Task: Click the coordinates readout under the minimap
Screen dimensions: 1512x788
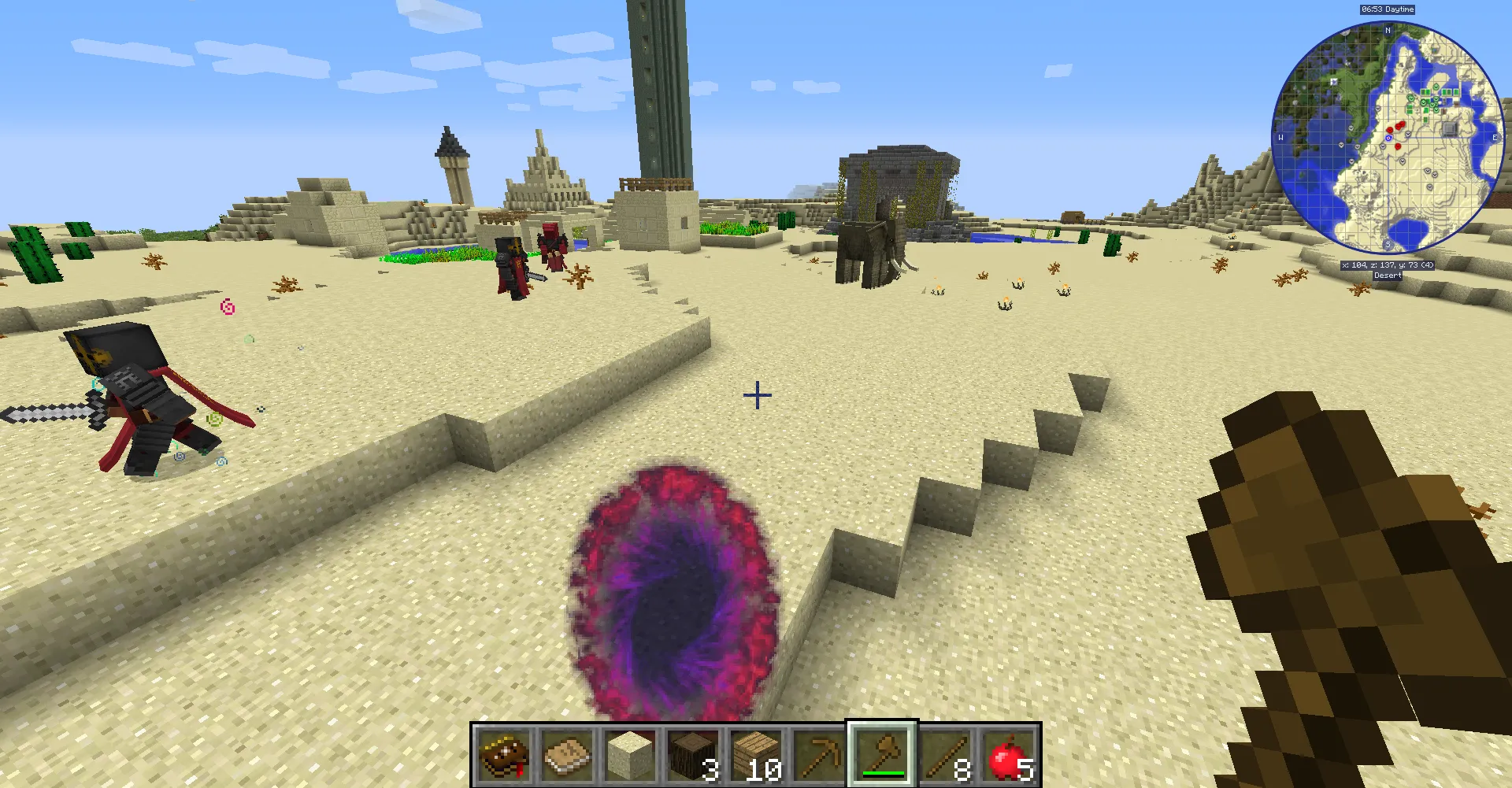Action: [1387, 265]
